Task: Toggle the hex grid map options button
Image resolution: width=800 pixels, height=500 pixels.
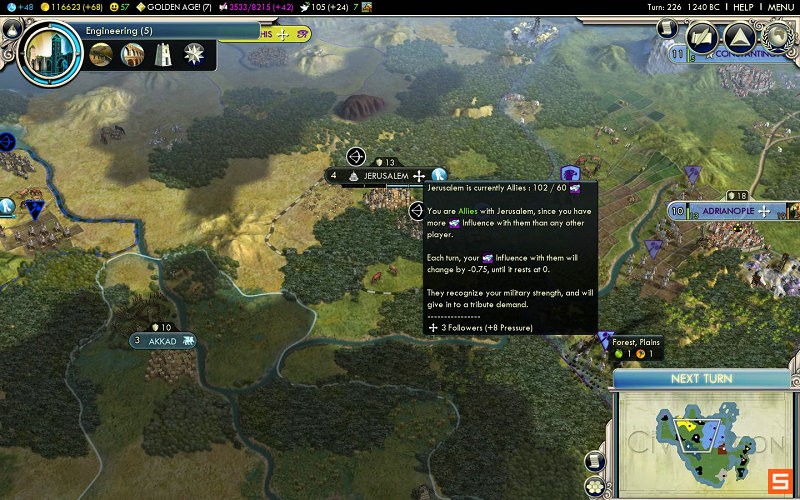Action: coord(596,486)
